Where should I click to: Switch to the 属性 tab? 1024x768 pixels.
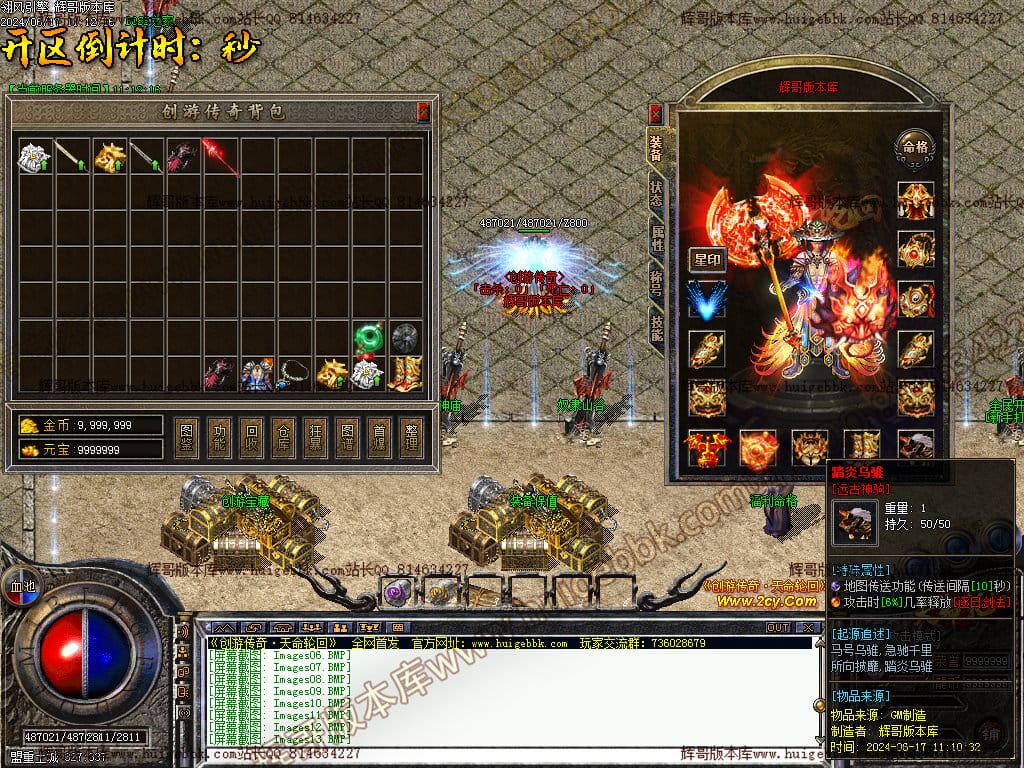coord(656,239)
